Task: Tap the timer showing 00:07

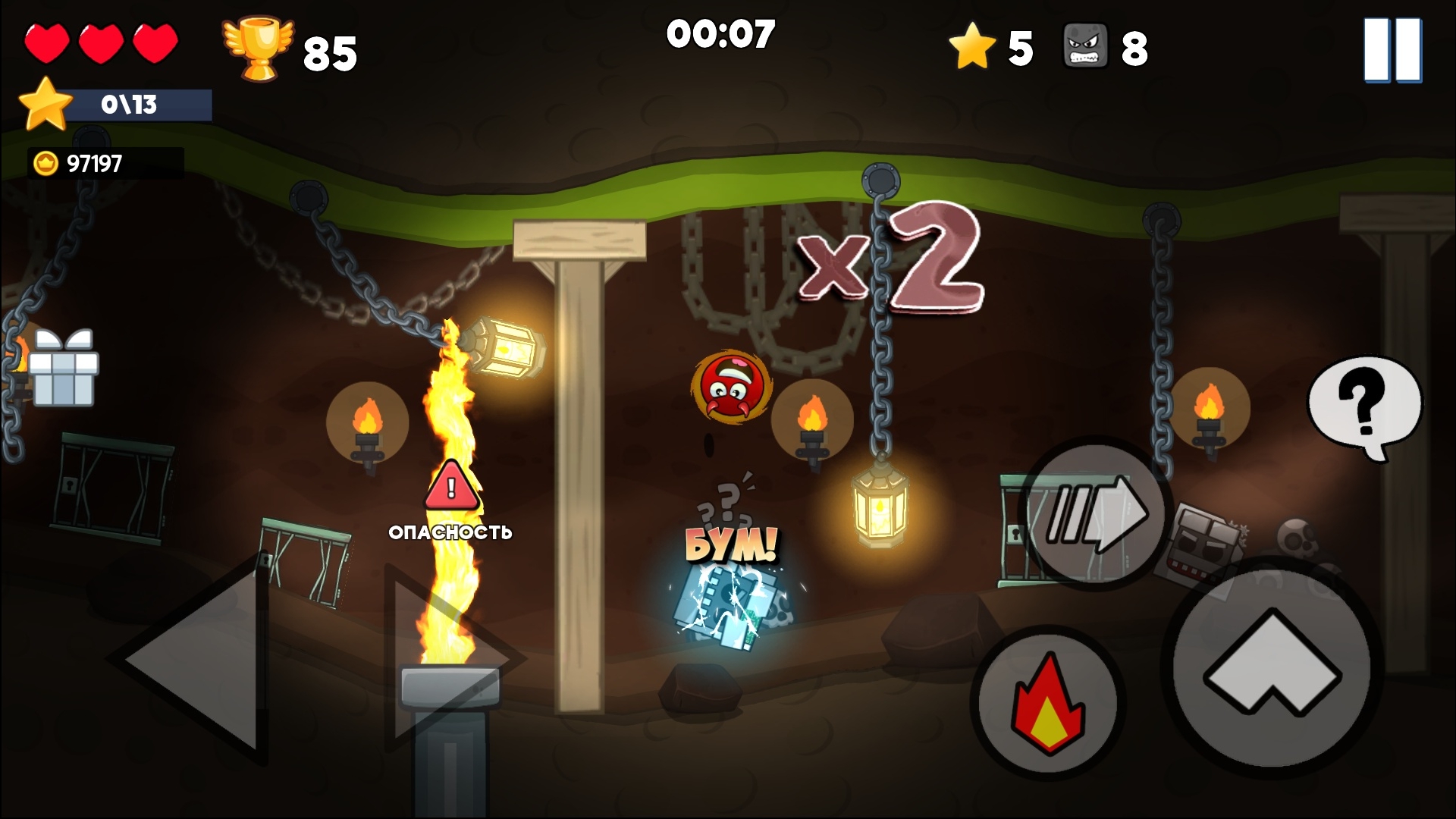Action: (x=722, y=33)
